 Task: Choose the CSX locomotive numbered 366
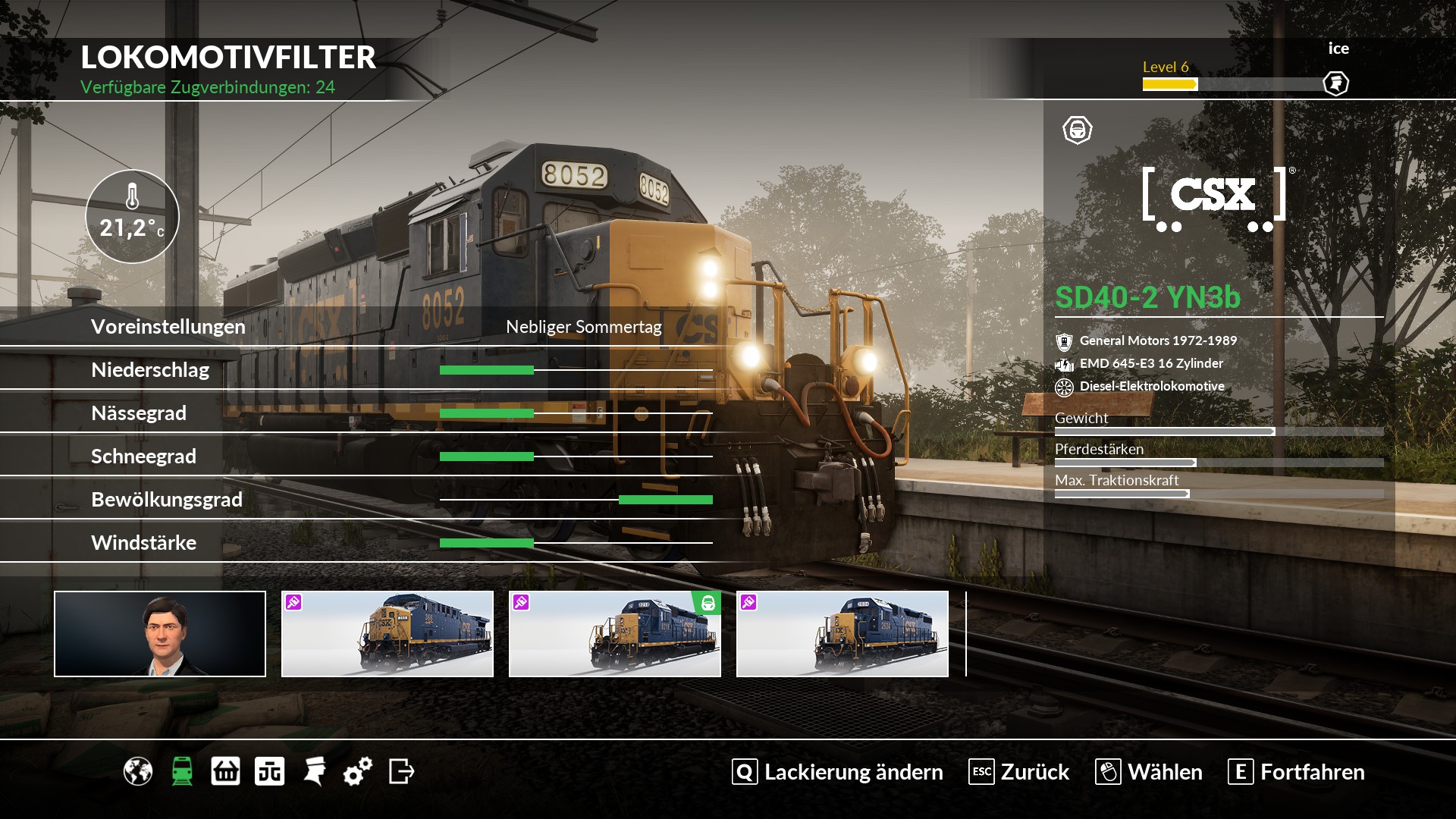coord(388,634)
